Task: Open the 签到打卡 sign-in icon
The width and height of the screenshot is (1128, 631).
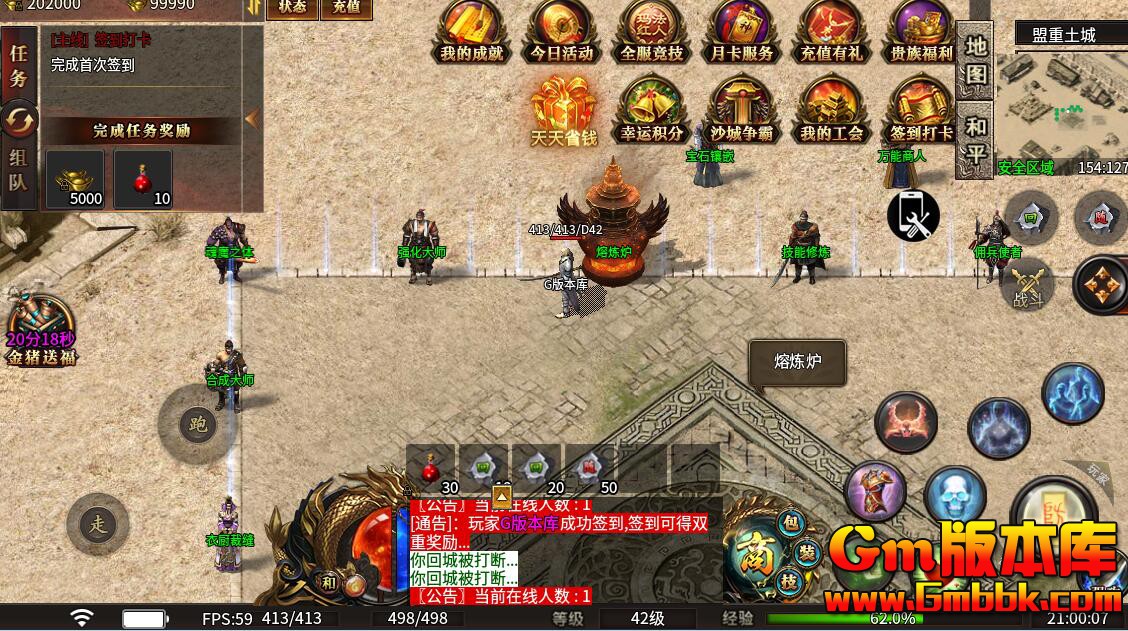Action: click(x=921, y=110)
